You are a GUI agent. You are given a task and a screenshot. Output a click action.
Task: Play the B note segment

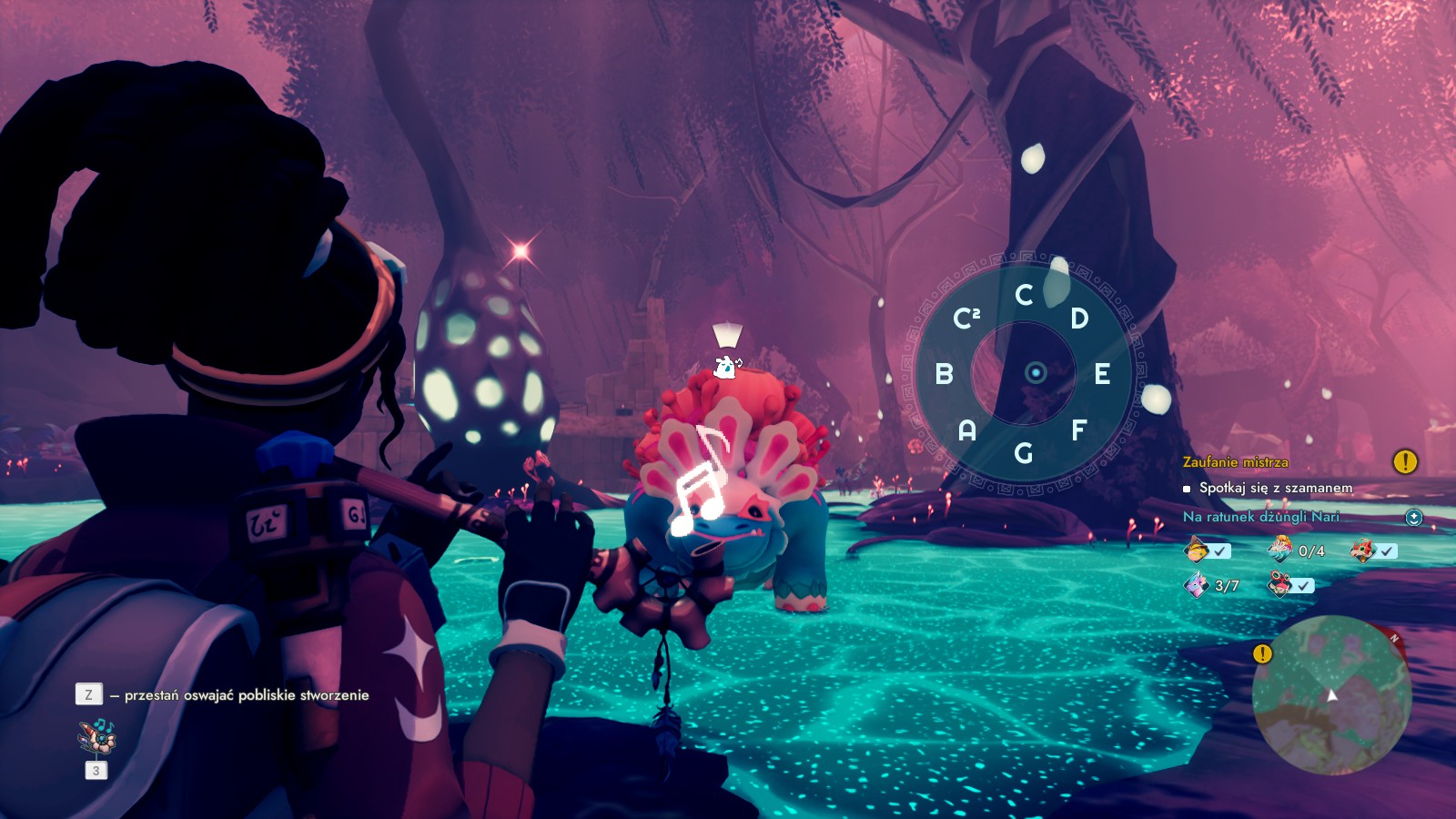click(945, 373)
